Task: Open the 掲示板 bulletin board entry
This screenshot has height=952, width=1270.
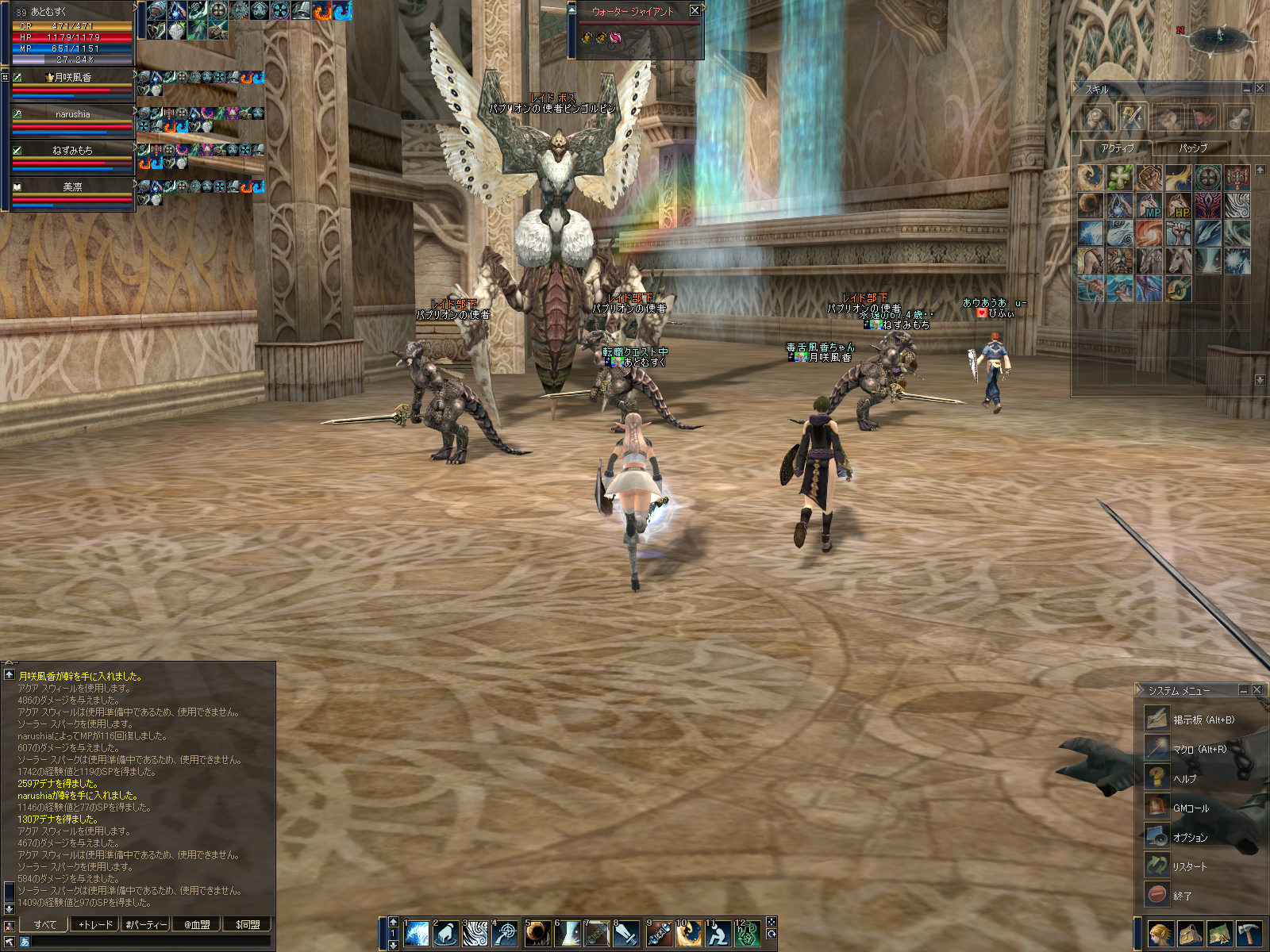Action: [1203, 720]
